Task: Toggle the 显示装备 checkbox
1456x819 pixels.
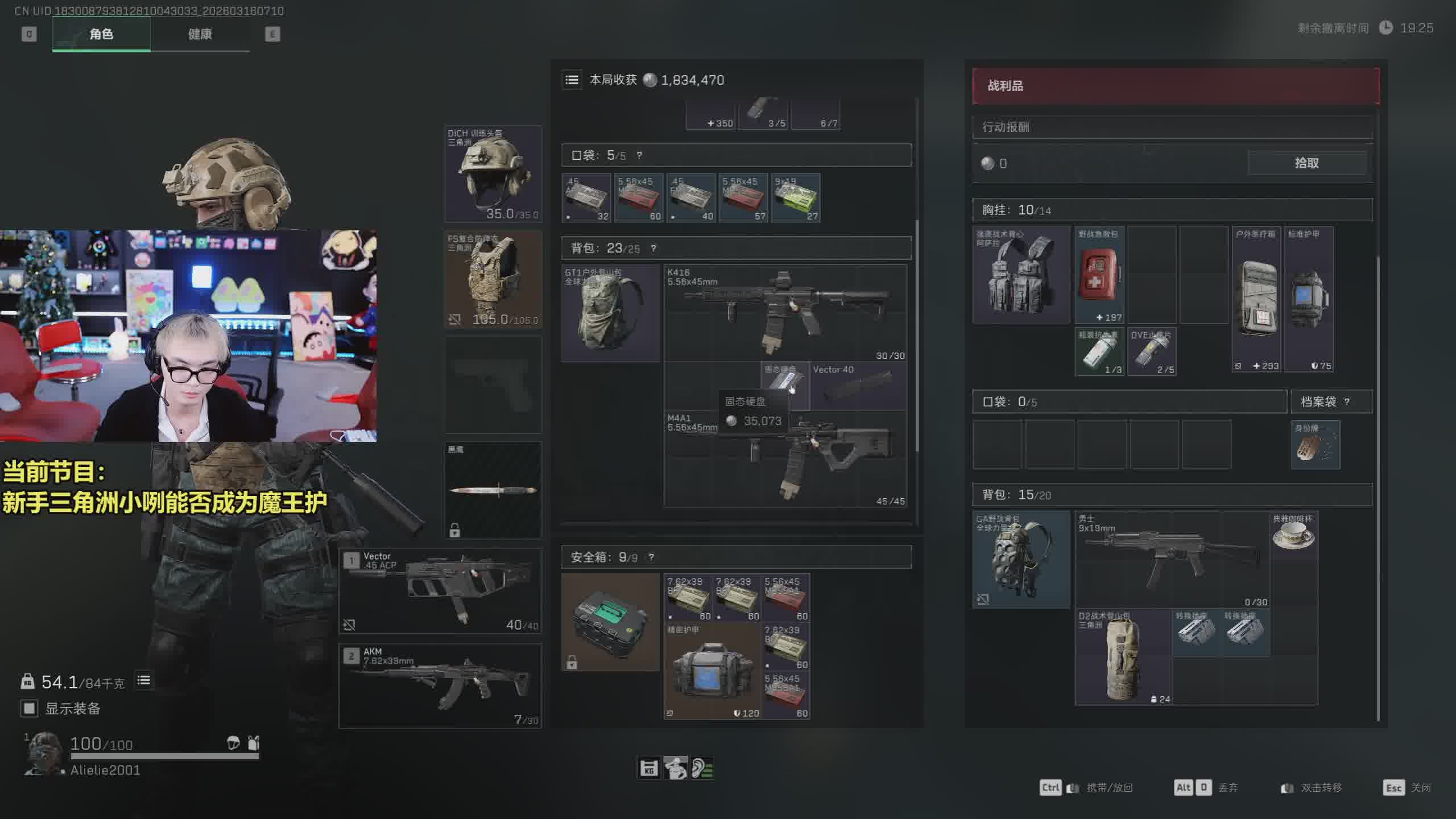Action: click(29, 709)
